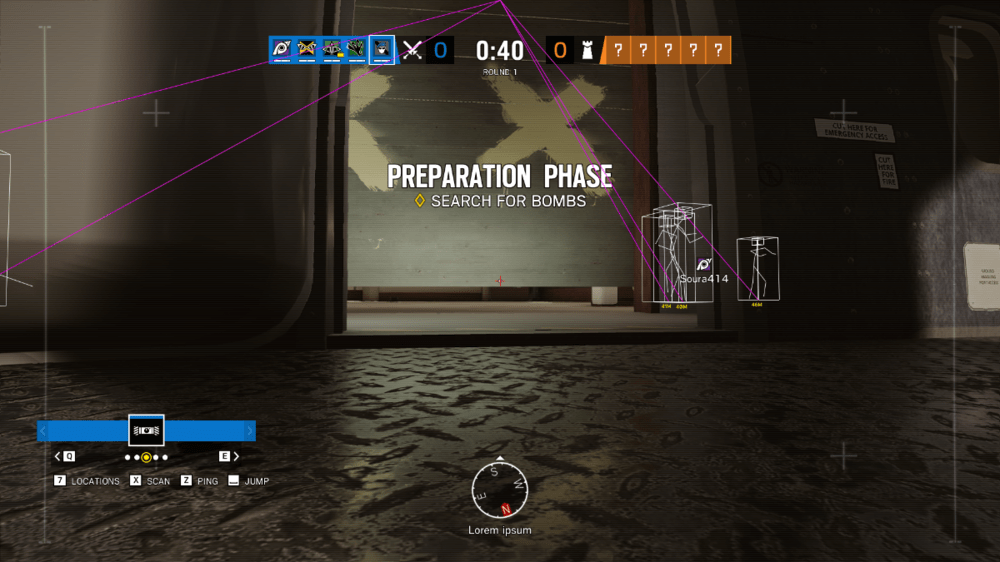Select the drone camera icon in the blue bar
Image resolution: width=1000 pixels, height=562 pixels.
coord(146,430)
